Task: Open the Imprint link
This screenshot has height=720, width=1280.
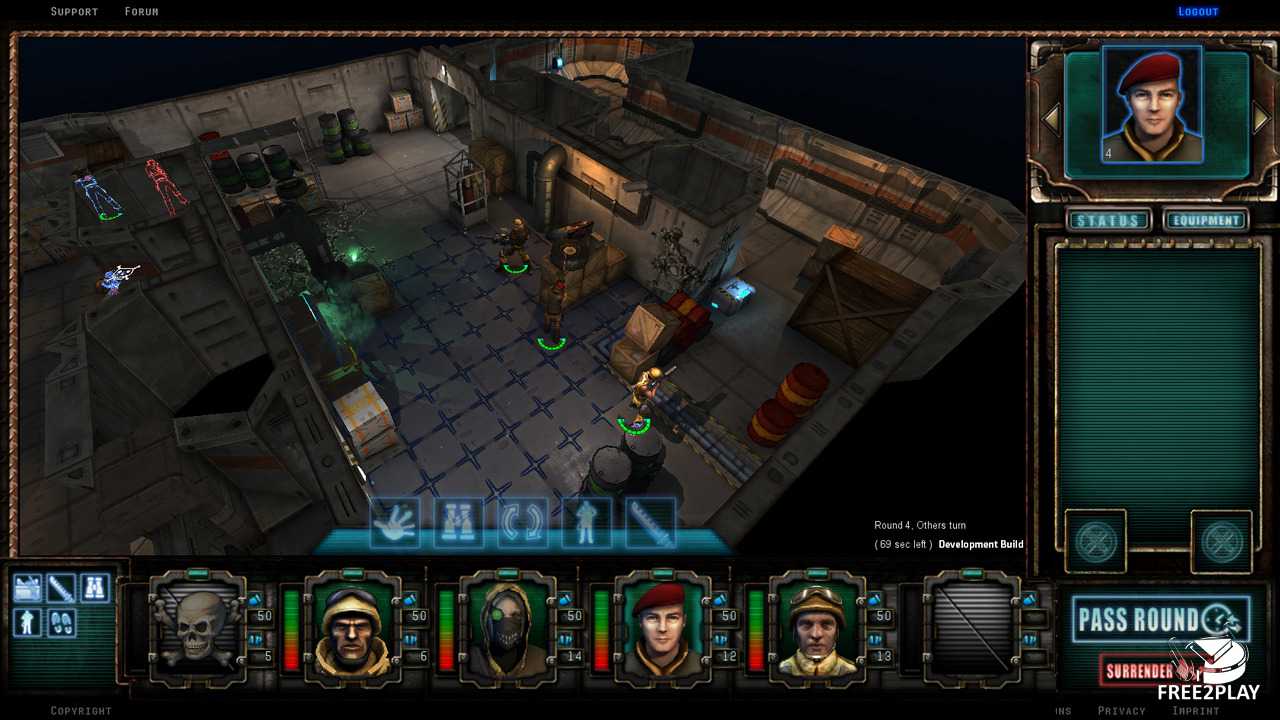Action: point(1195,711)
